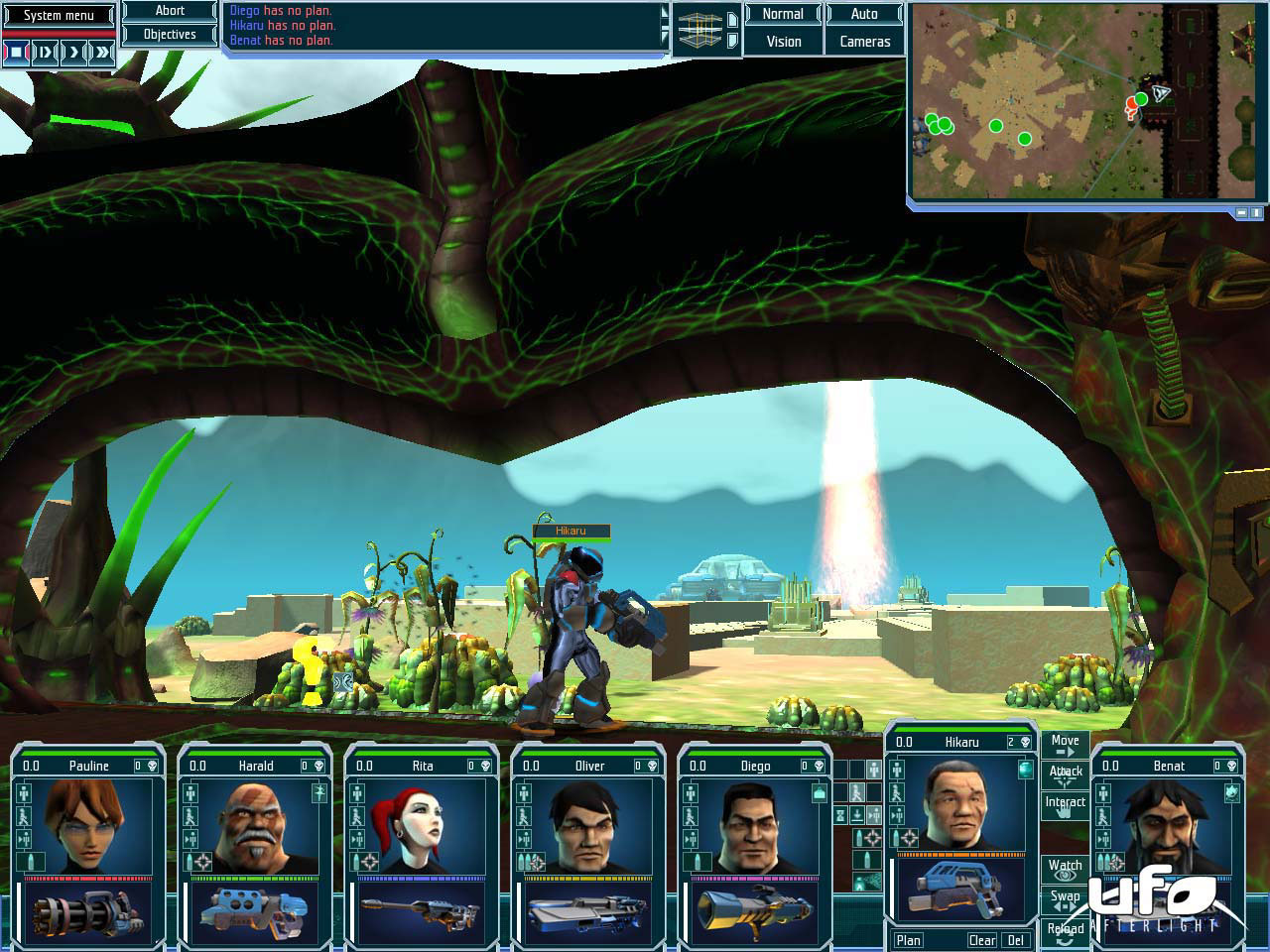Abort the current mission
This screenshot has height=952, width=1270.
tap(170, 11)
